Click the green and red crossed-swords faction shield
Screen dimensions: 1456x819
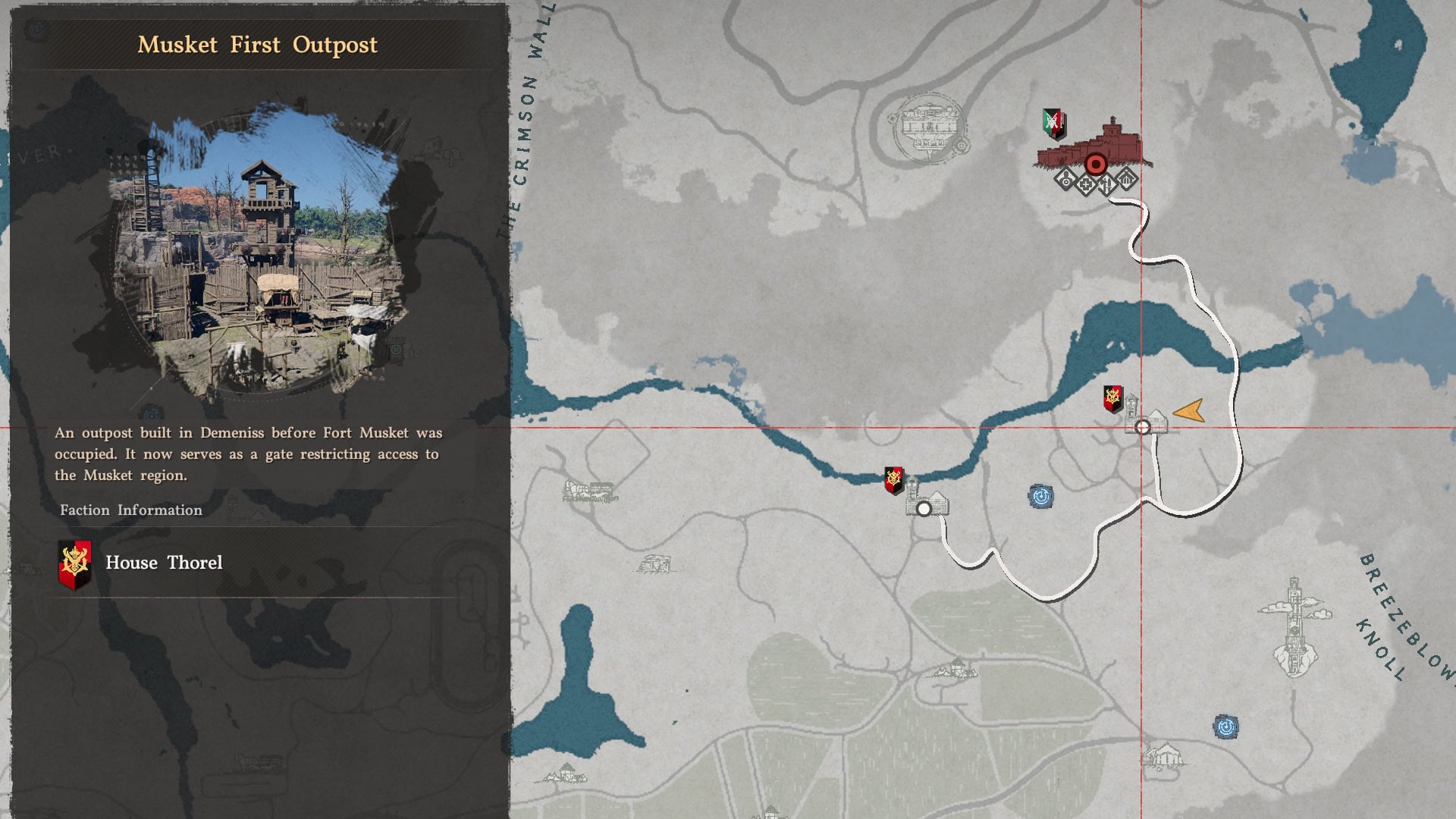pyautogui.click(x=1053, y=124)
